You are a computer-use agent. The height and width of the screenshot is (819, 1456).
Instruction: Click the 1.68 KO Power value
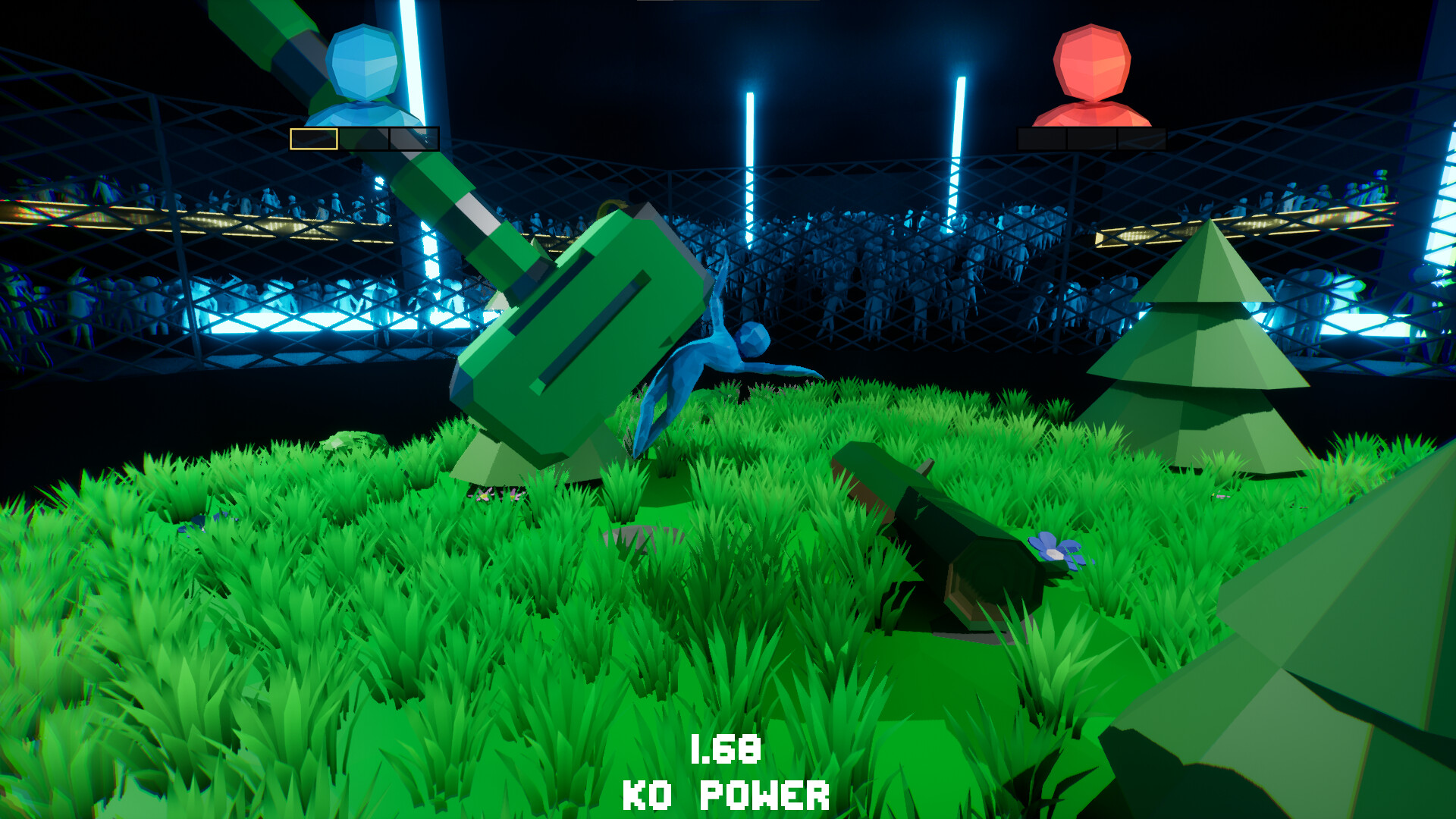(726, 751)
